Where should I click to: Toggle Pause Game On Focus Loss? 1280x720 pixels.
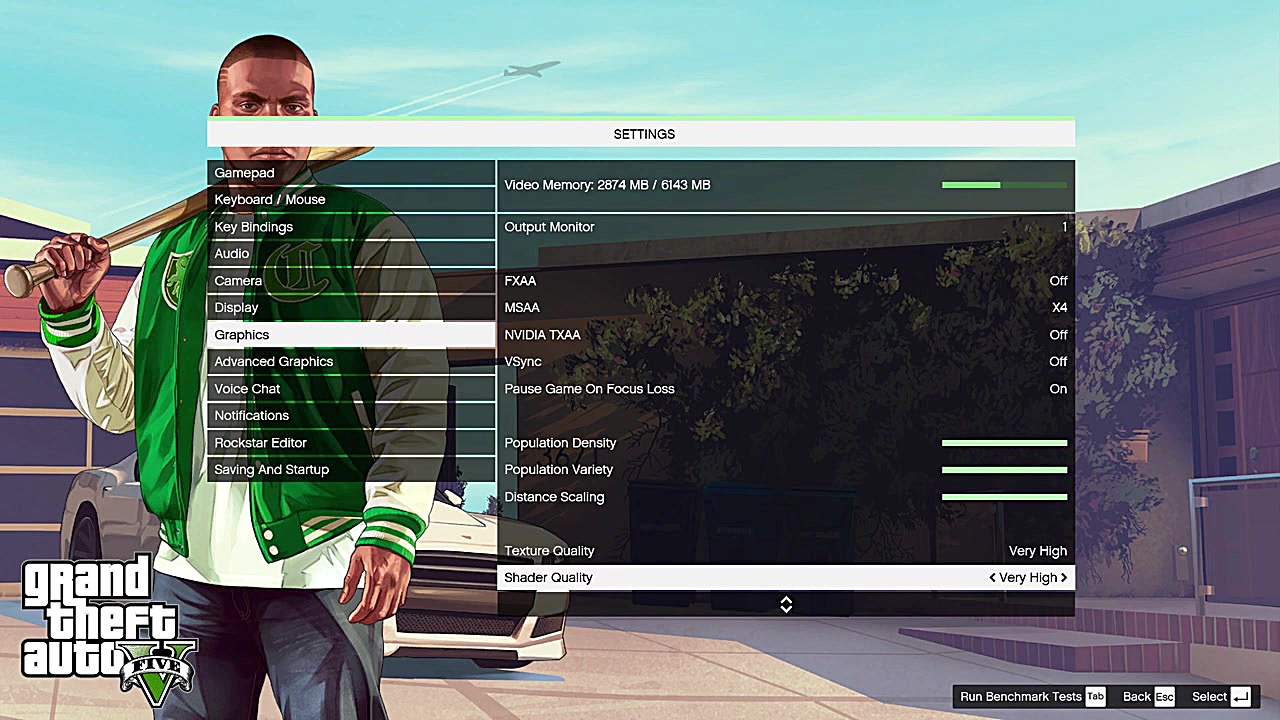coord(785,389)
